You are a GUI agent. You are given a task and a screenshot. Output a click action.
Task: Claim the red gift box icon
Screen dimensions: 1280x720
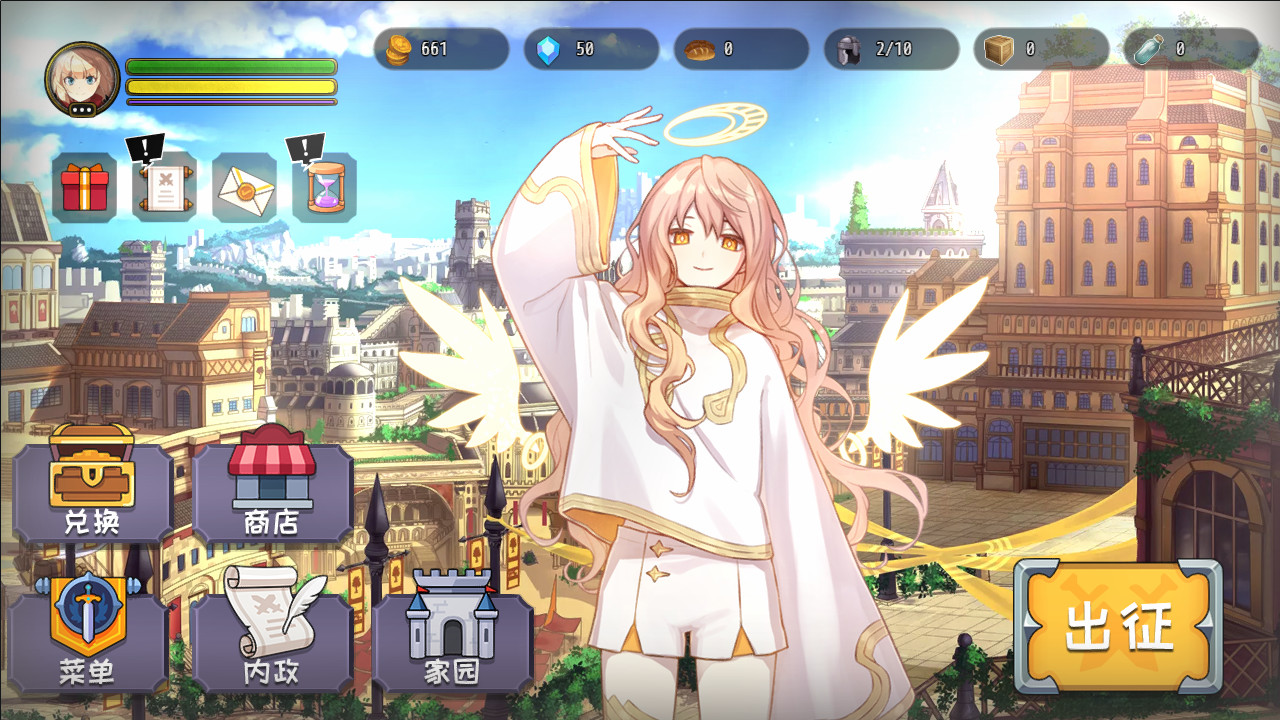coord(85,187)
